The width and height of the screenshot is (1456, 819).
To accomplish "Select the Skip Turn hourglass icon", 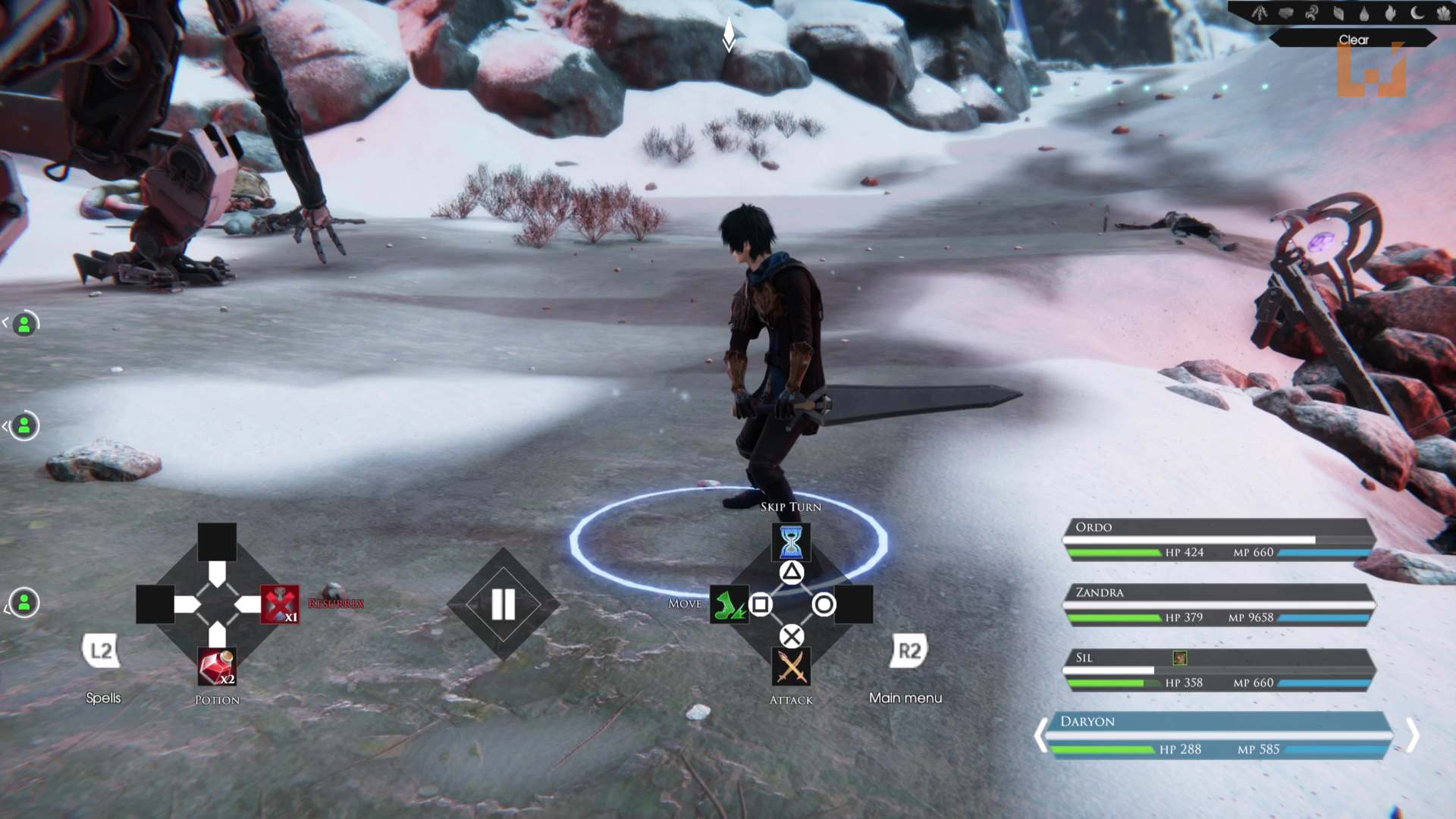I will (791, 541).
